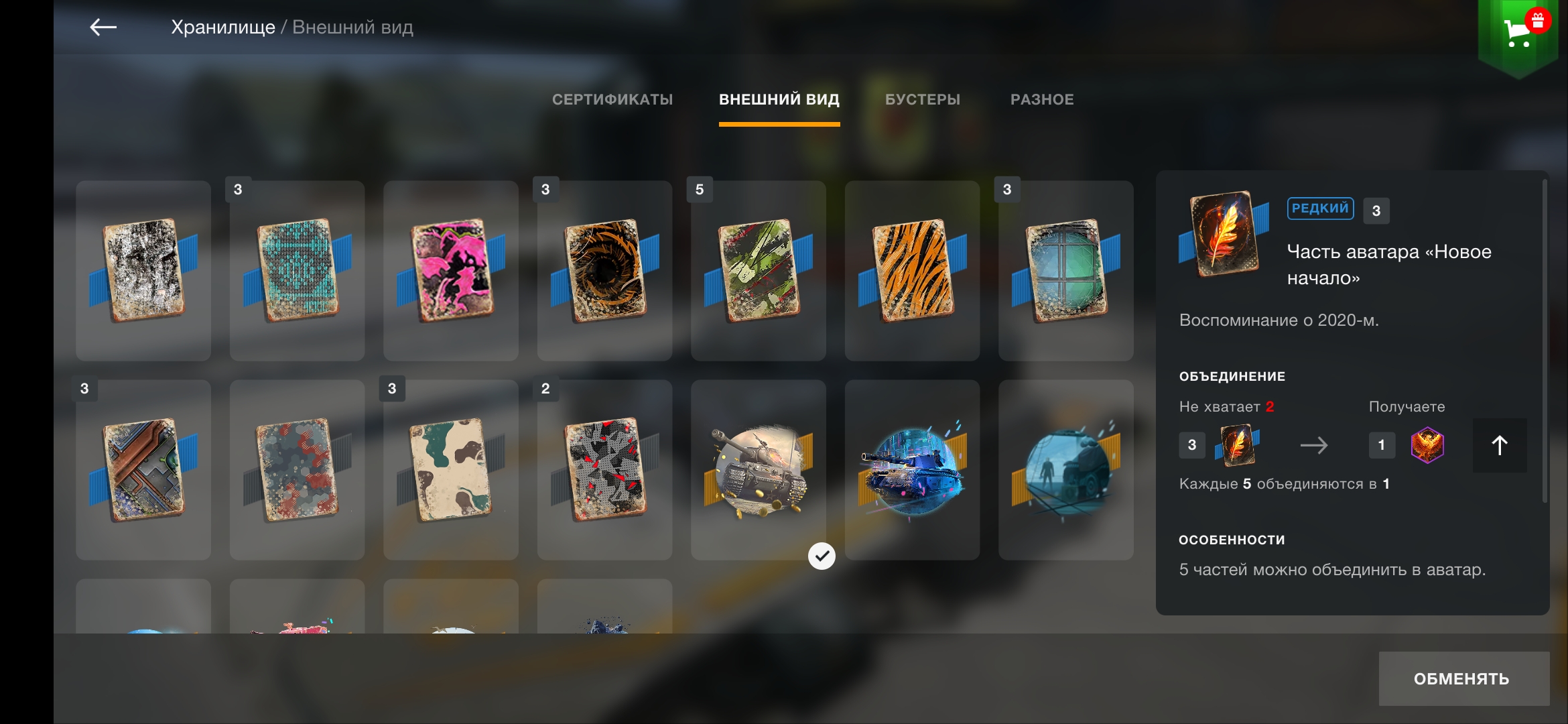
Task: Pick the beige desert blotch camouflage card
Action: click(x=451, y=470)
